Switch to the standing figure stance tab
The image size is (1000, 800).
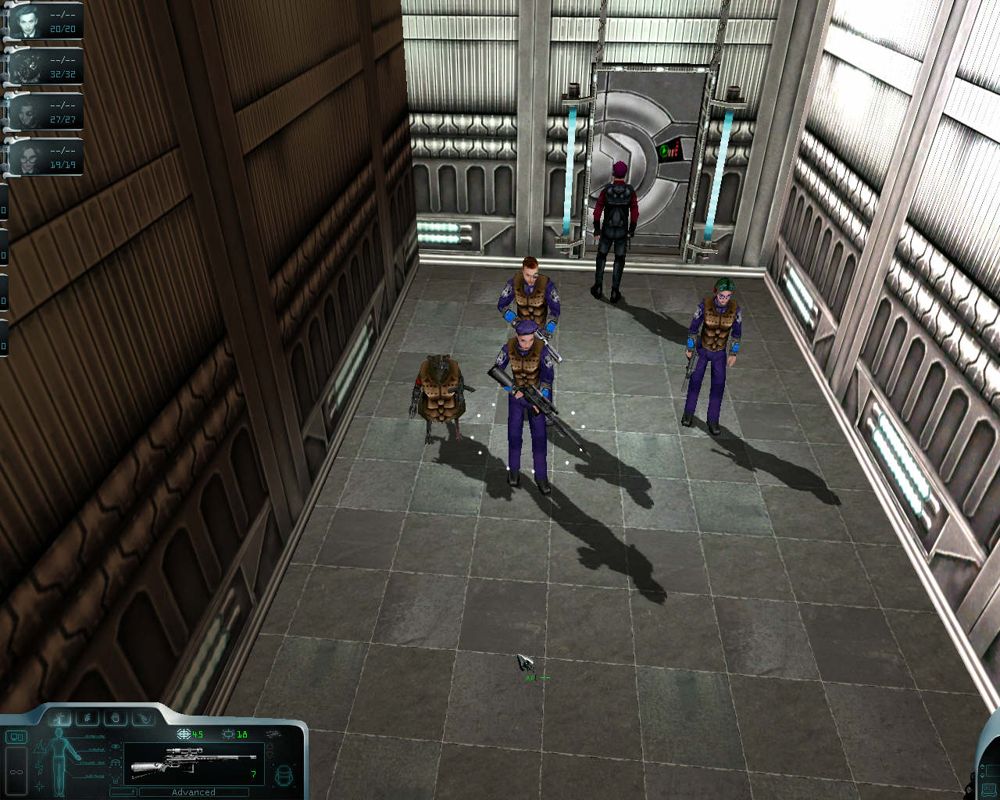(x=59, y=718)
